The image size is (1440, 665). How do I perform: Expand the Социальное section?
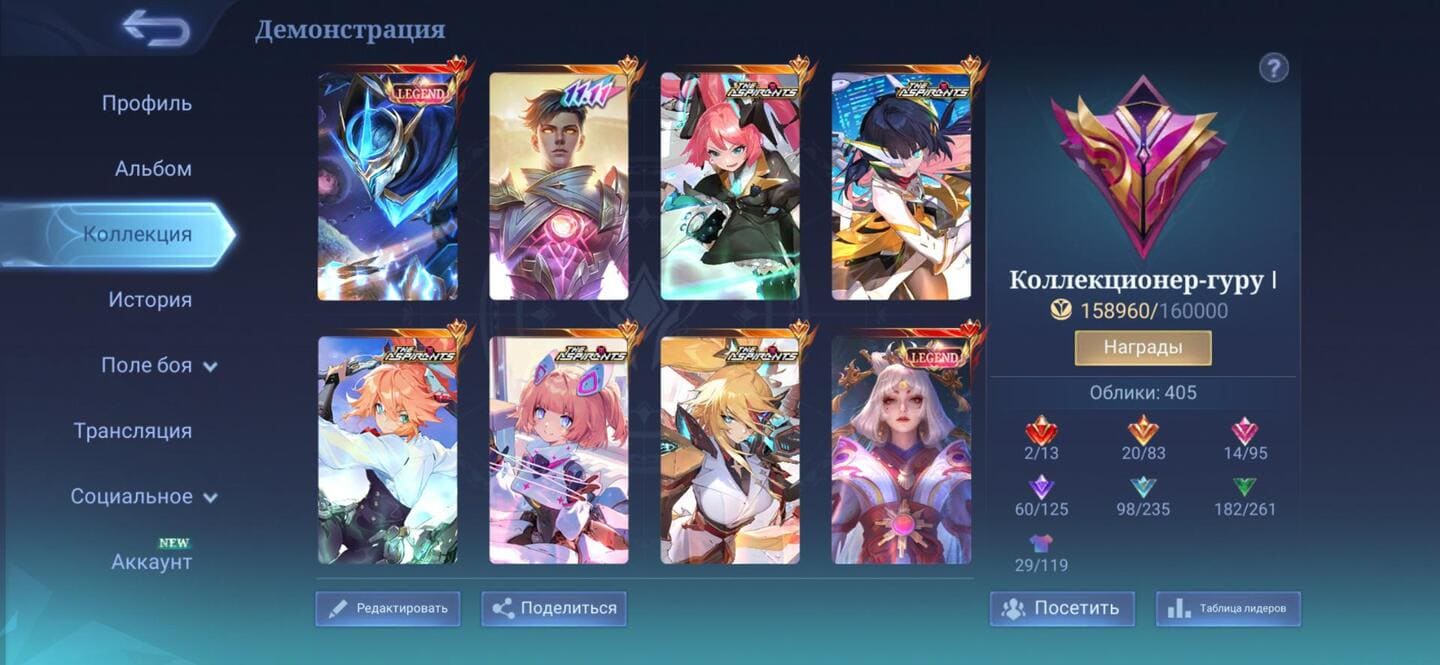click(143, 496)
